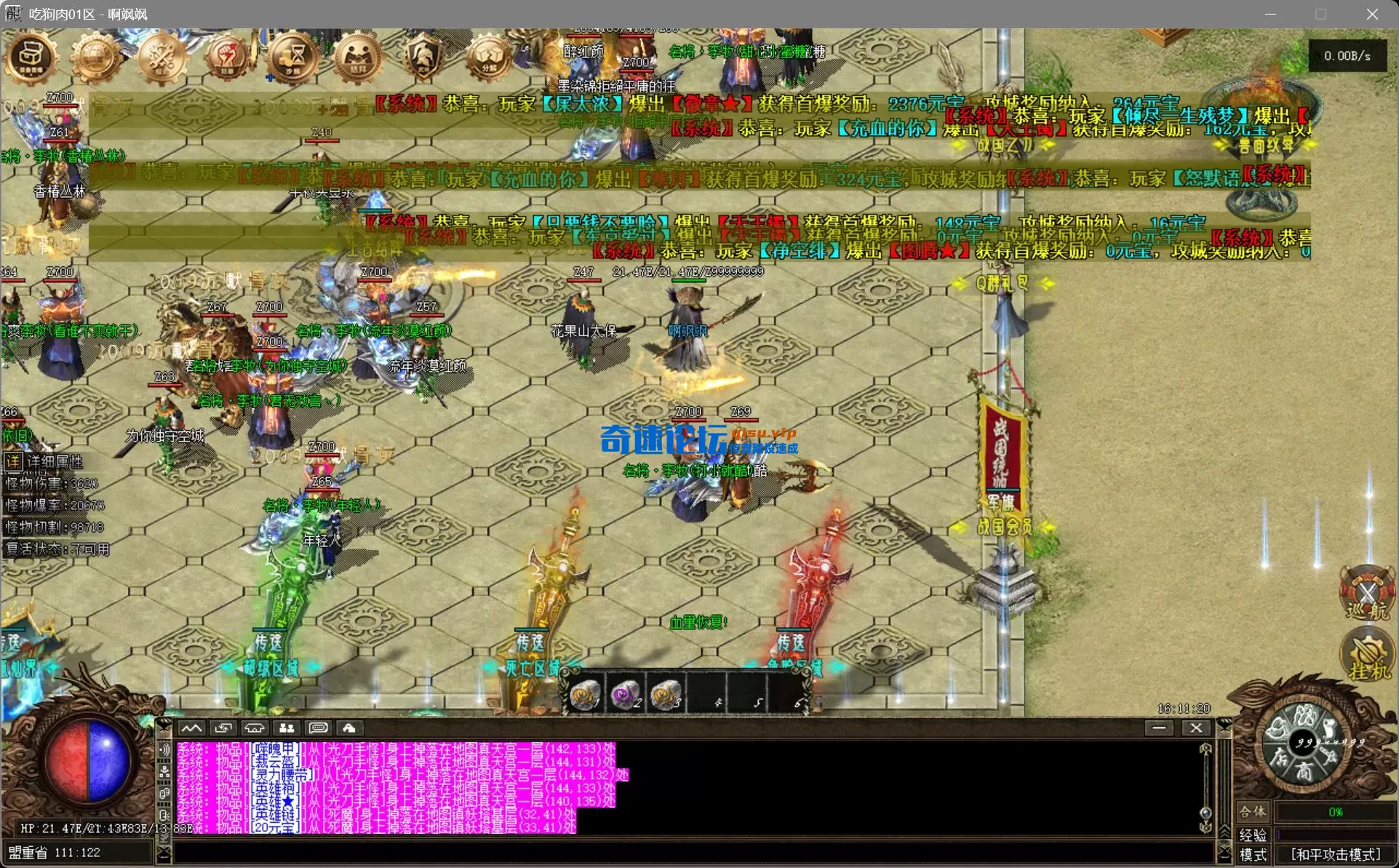
Task: Select the two-person party icon on chat toolbar
Action: click(x=286, y=728)
